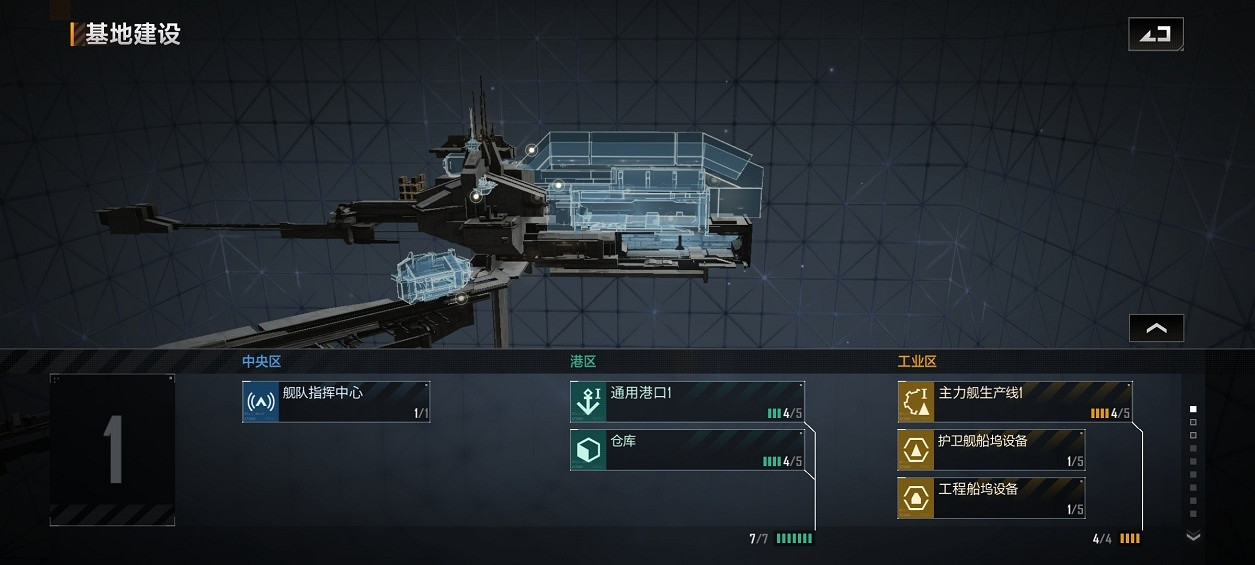Image resolution: width=1255 pixels, height=565 pixels.
Task: Click the base level 1 tile
Action: point(112,449)
